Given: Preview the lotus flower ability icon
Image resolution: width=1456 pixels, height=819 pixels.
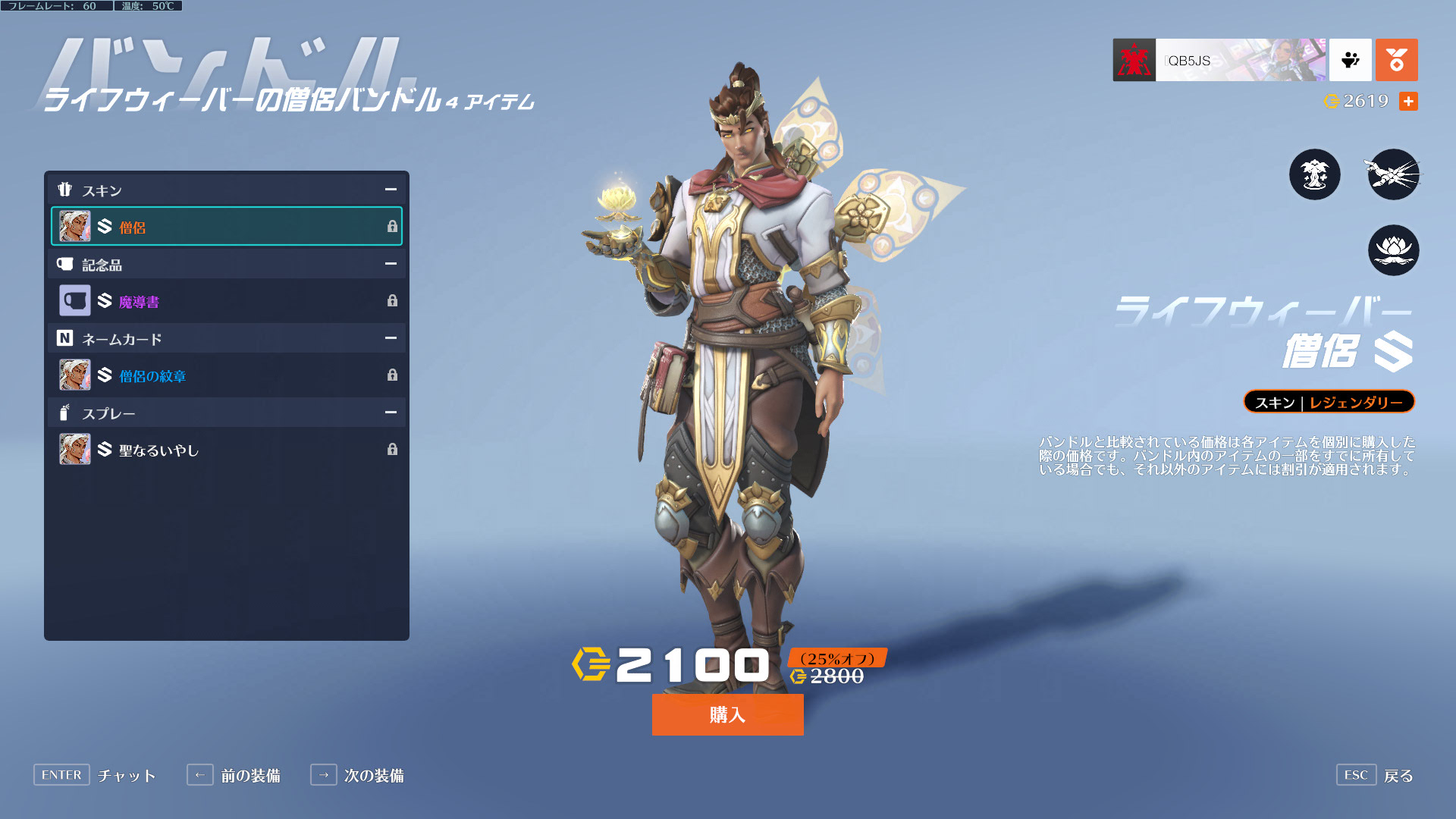Looking at the screenshot, I should (1393, 250).
